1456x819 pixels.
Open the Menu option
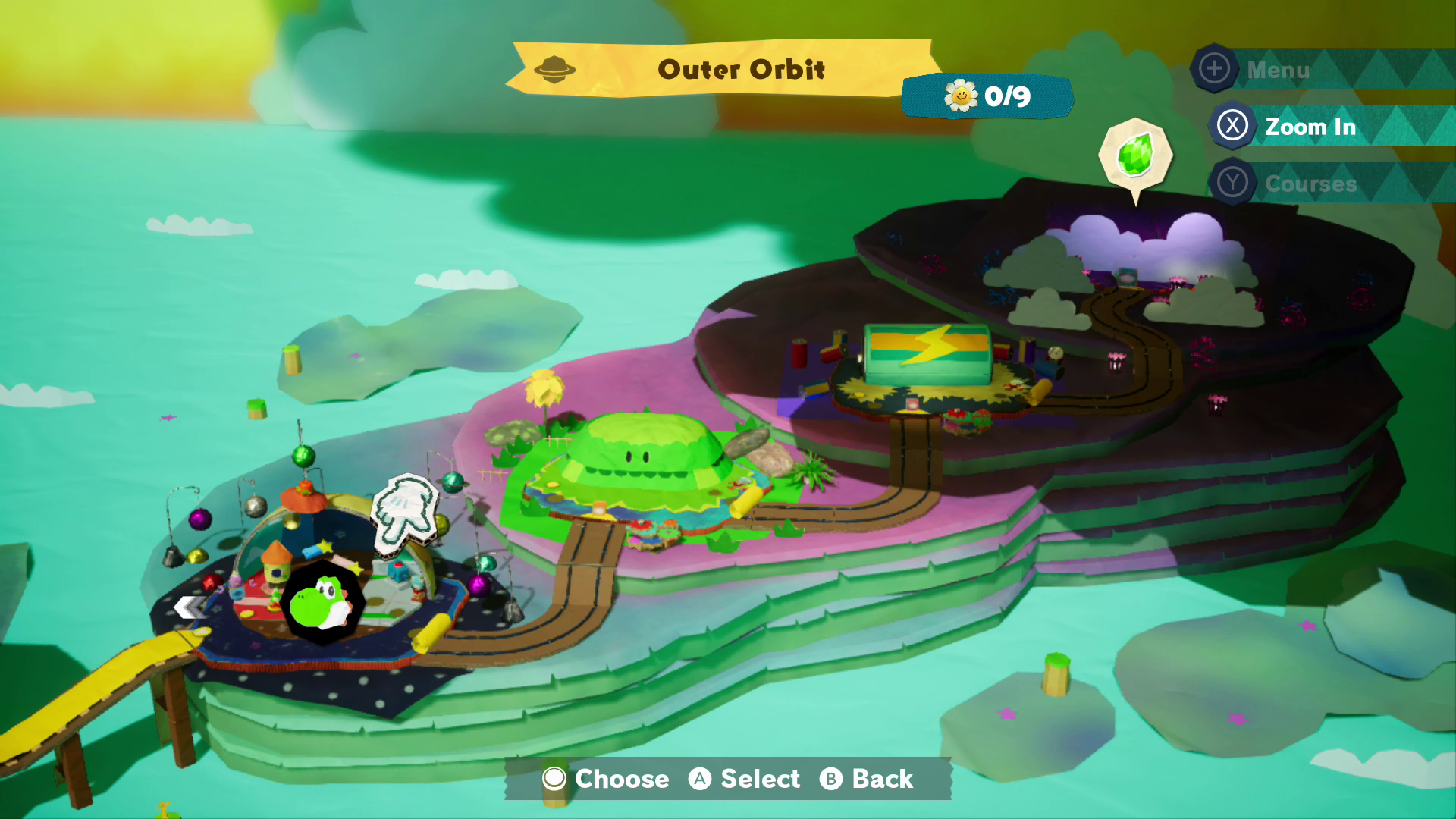coord(1277,70)
